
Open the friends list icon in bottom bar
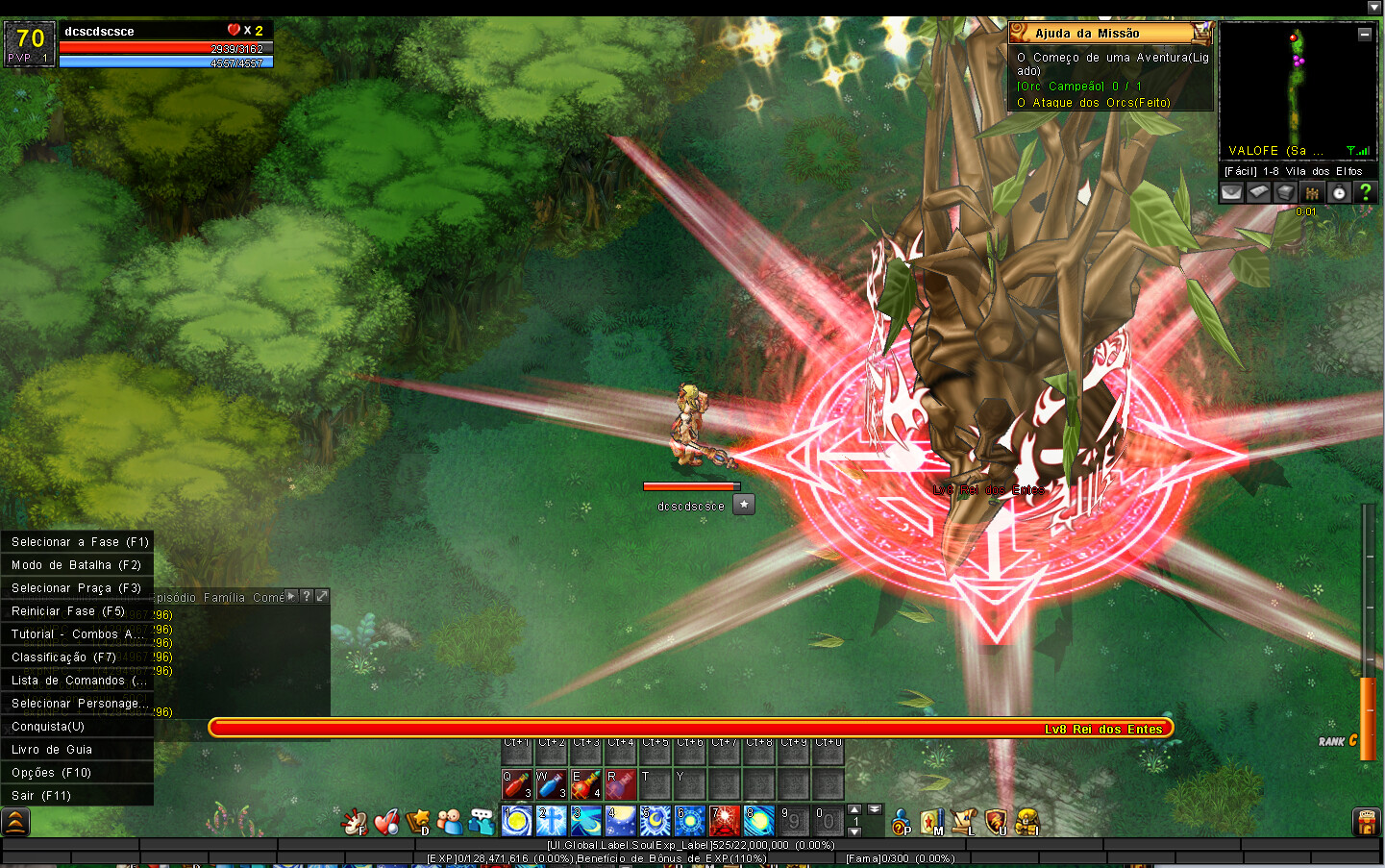pyautogui.click(x=449, y=823)
